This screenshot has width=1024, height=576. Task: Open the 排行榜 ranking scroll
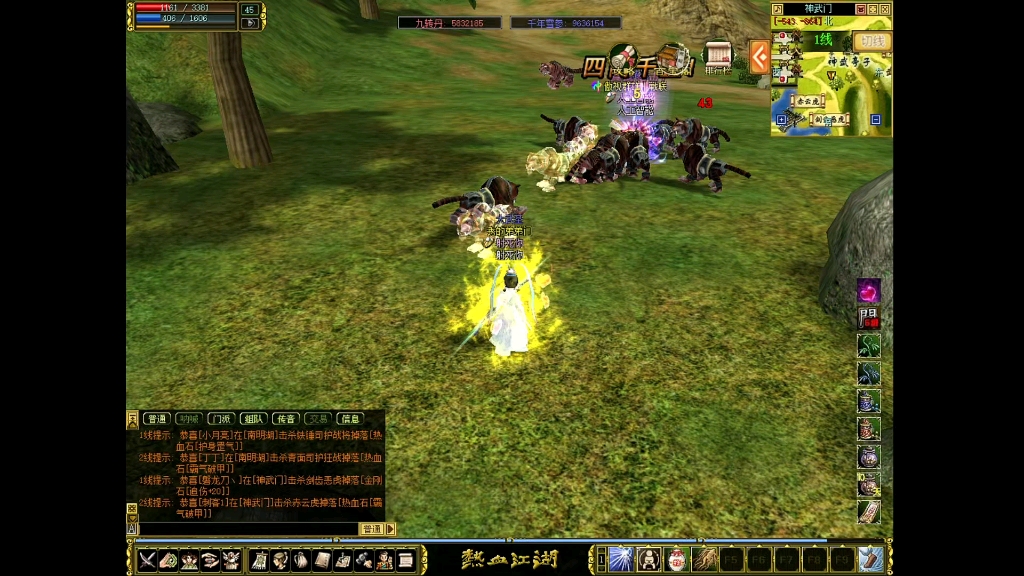pos(717,58)
